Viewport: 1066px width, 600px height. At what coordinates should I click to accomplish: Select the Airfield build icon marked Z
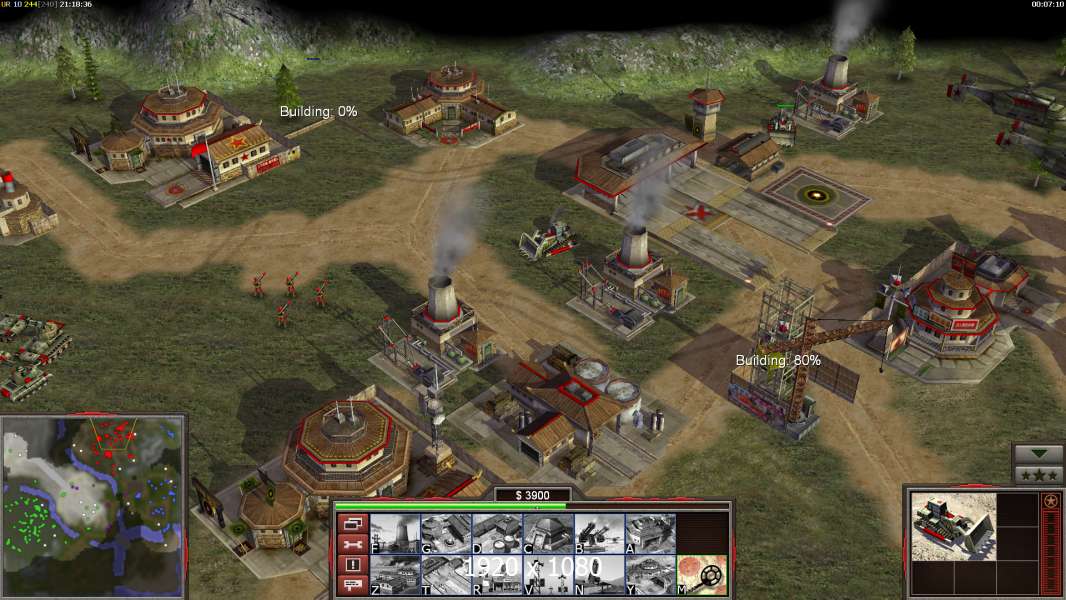395,575
